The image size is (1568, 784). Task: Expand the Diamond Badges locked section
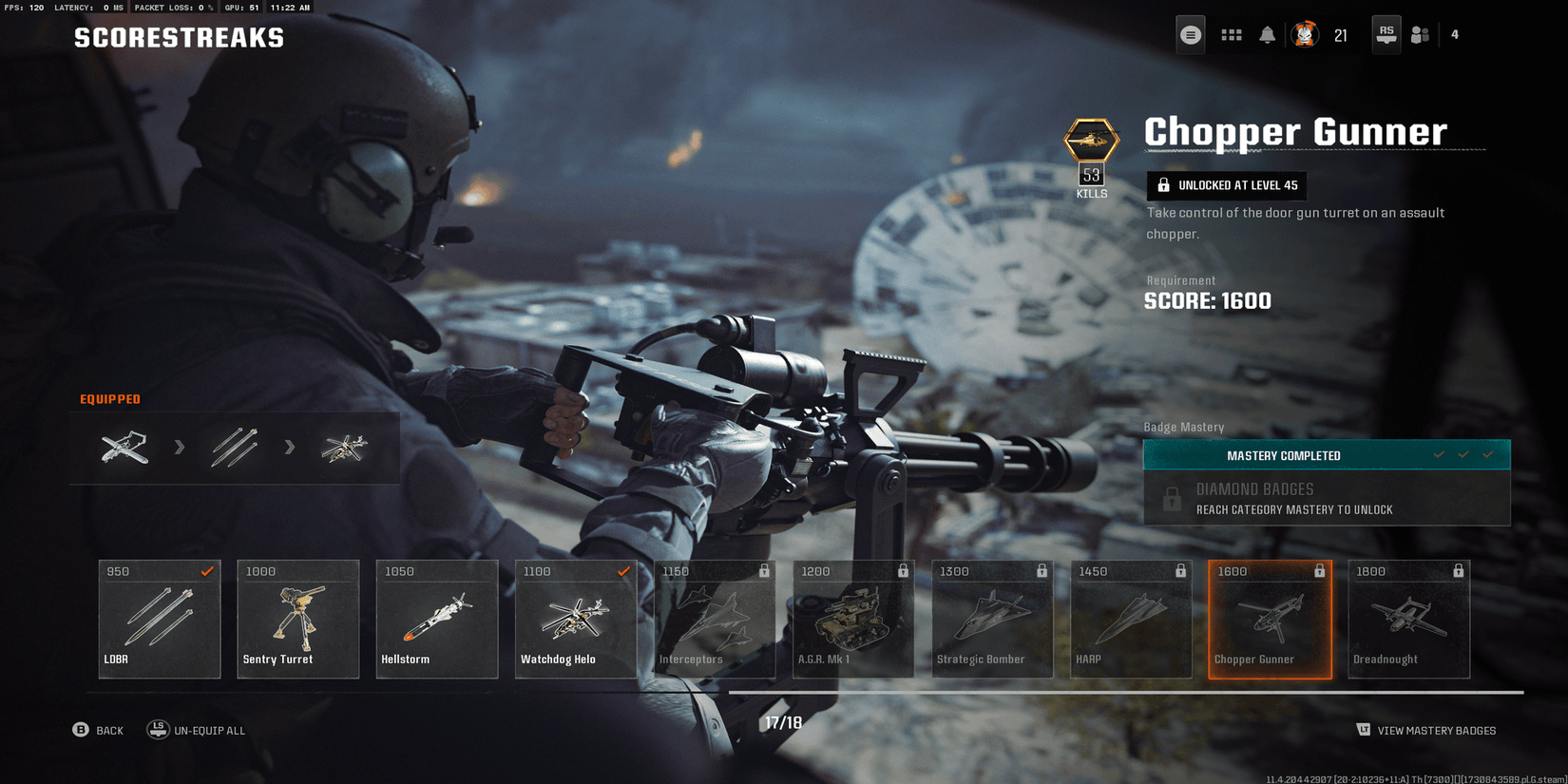click(x=1327, y=497)
